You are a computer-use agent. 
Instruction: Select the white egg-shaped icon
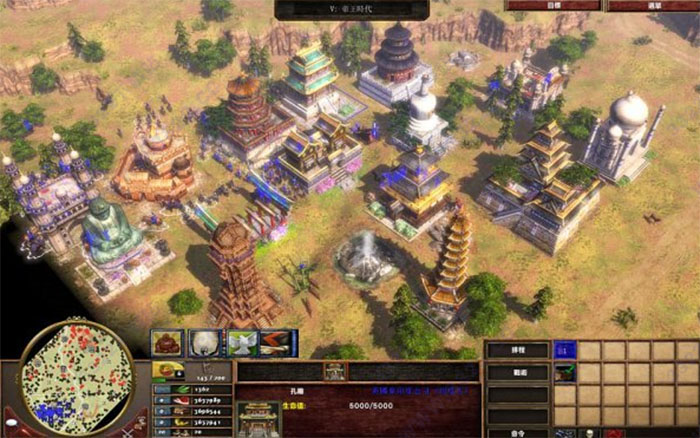[x=205, y=342]
